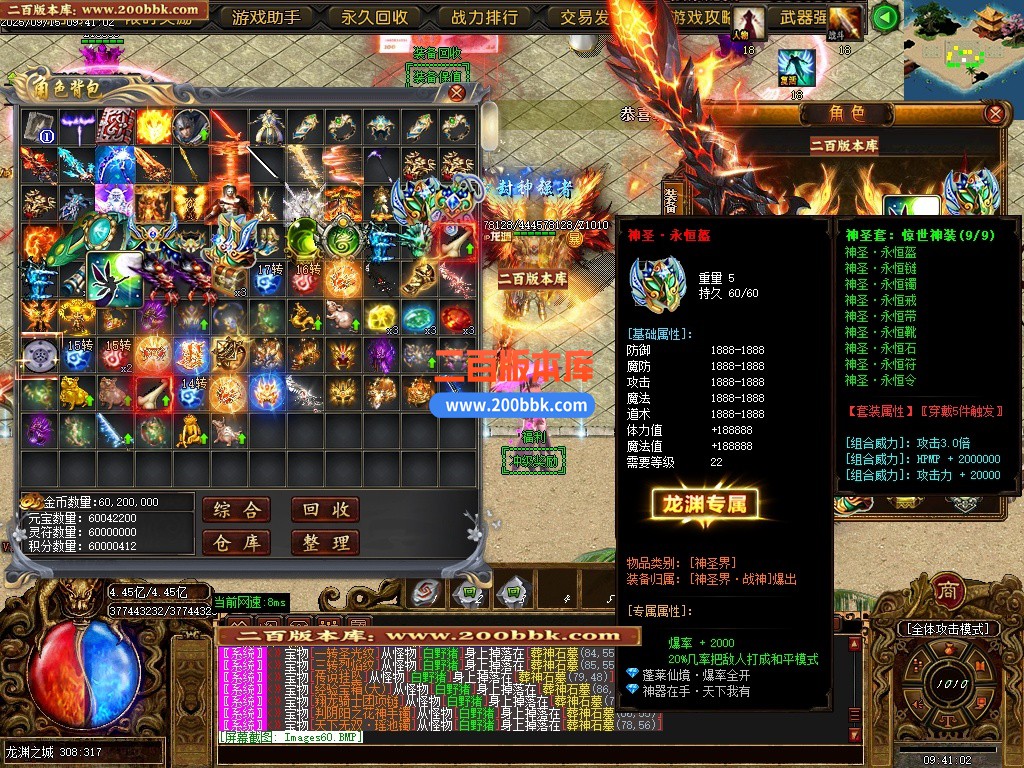Close the character equipment panel
Viewport: 1024px width, 768px height.
point(994,113)
